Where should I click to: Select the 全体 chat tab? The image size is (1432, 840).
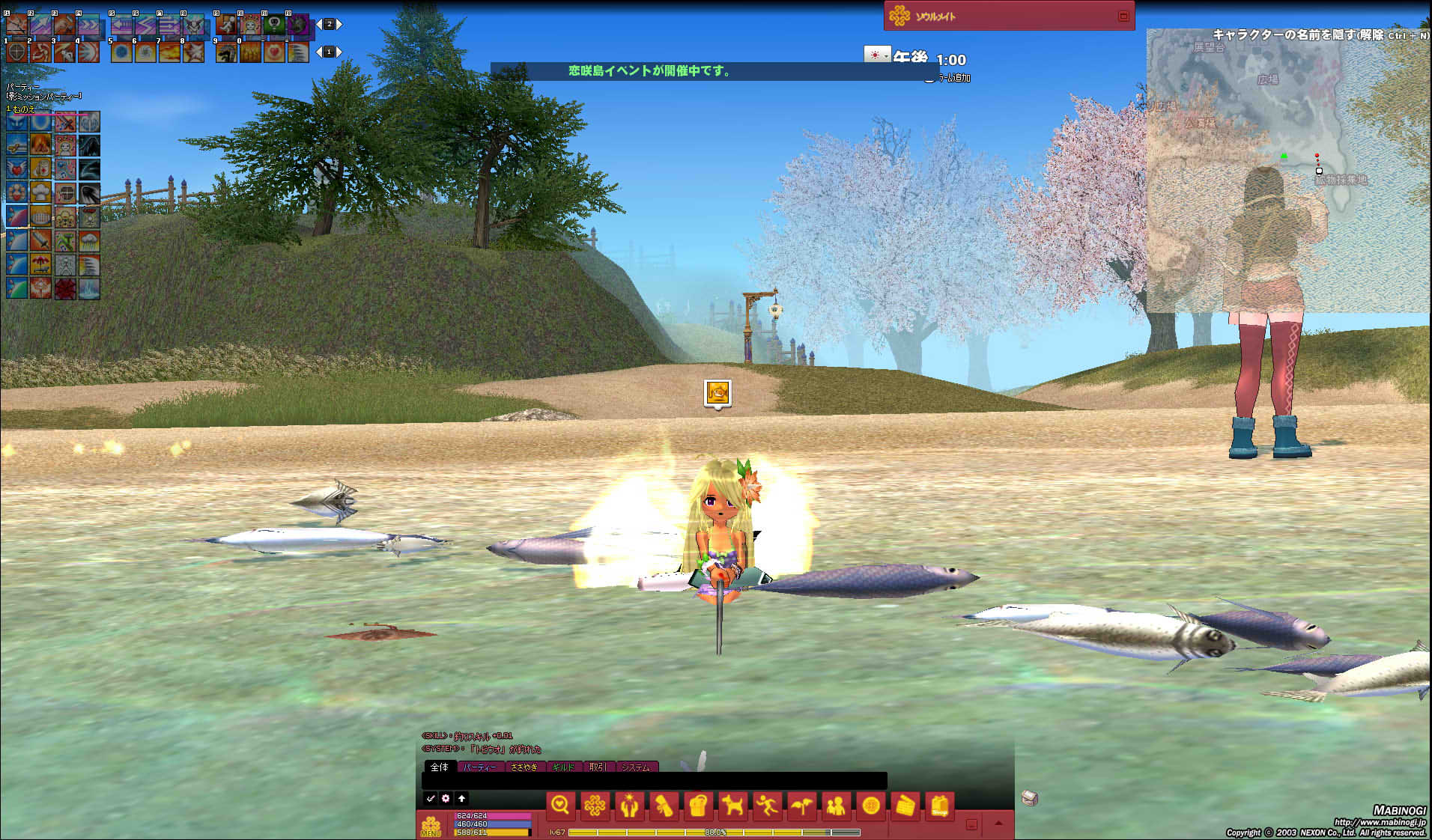point(440,767)
